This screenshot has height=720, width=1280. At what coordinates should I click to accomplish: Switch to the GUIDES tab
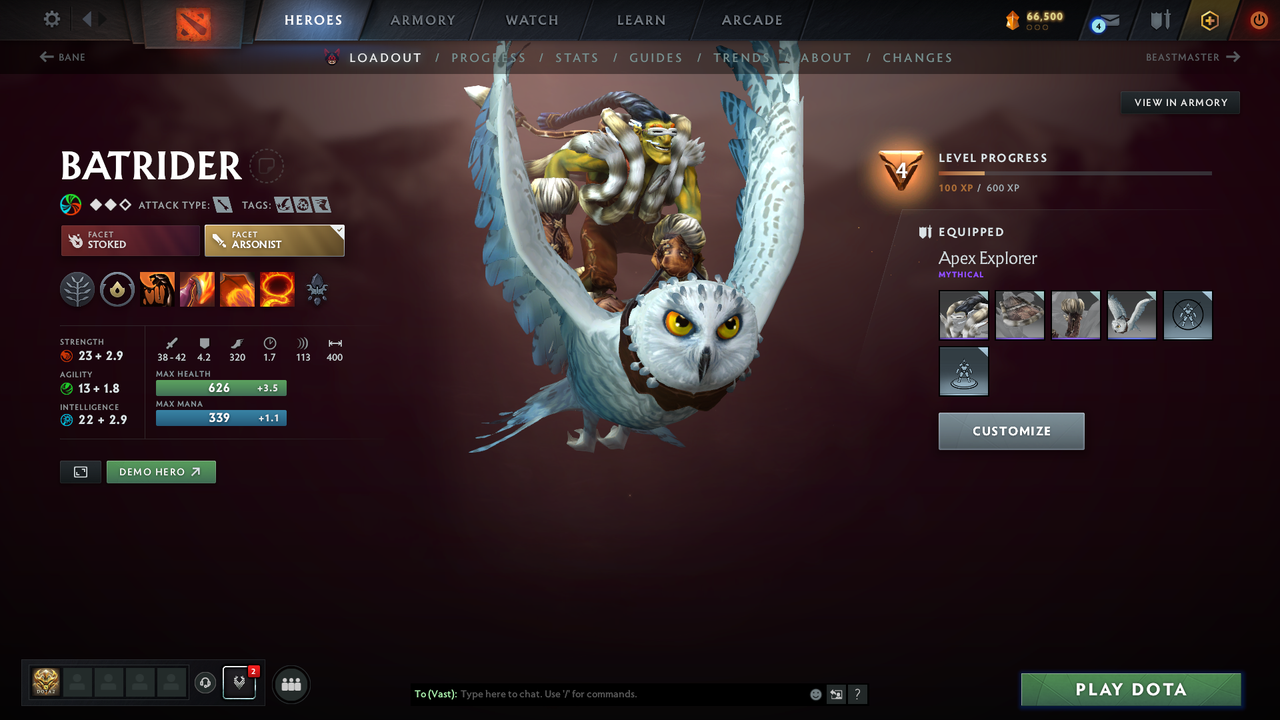pos(656,58)
